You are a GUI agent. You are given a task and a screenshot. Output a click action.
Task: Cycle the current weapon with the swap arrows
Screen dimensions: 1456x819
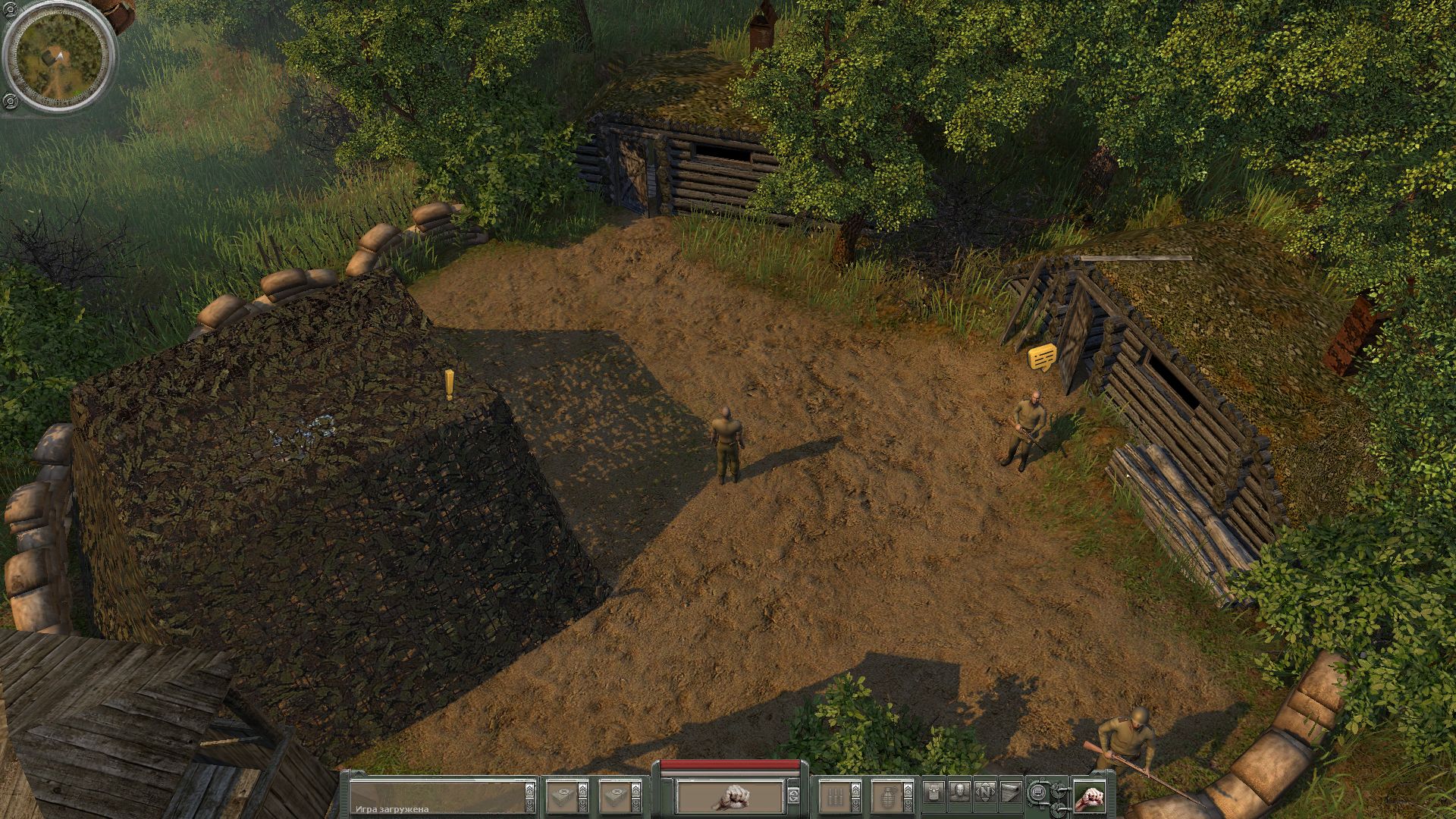[793, 796]
